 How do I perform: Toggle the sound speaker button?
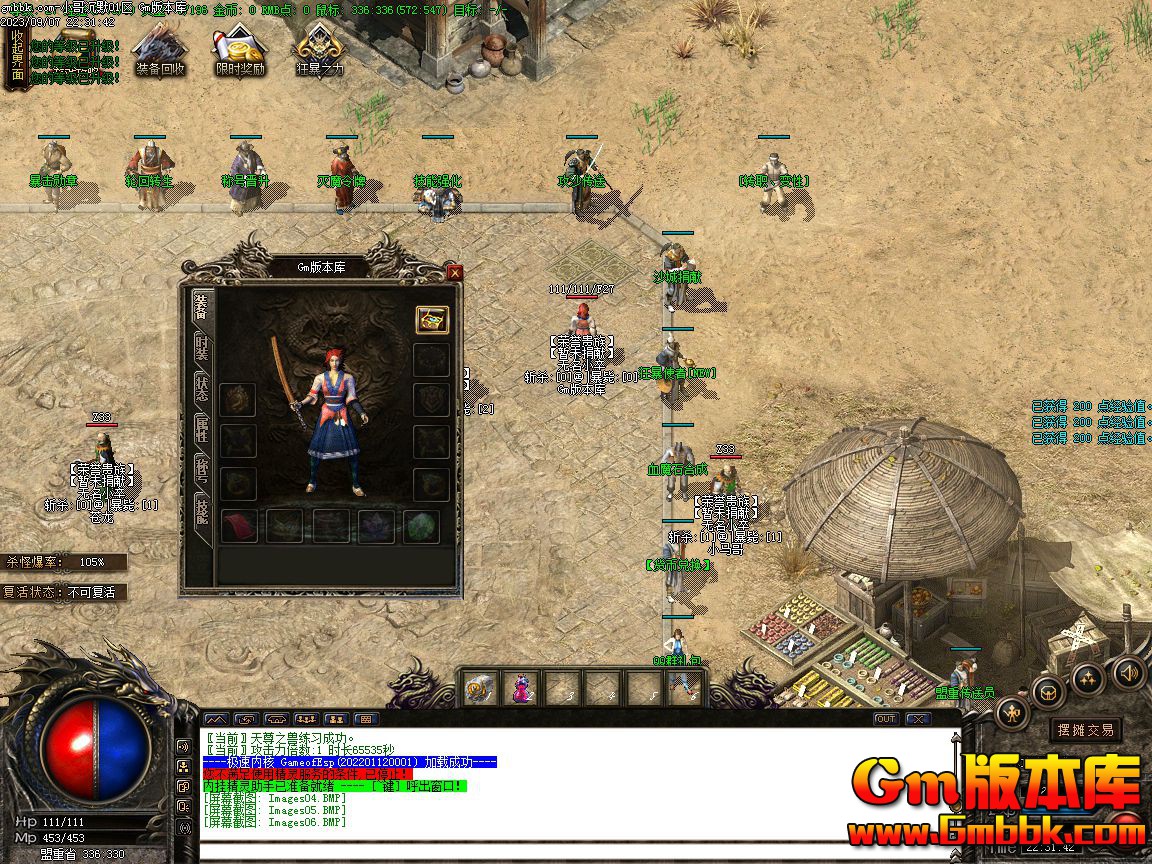[x=1129, y=672]
